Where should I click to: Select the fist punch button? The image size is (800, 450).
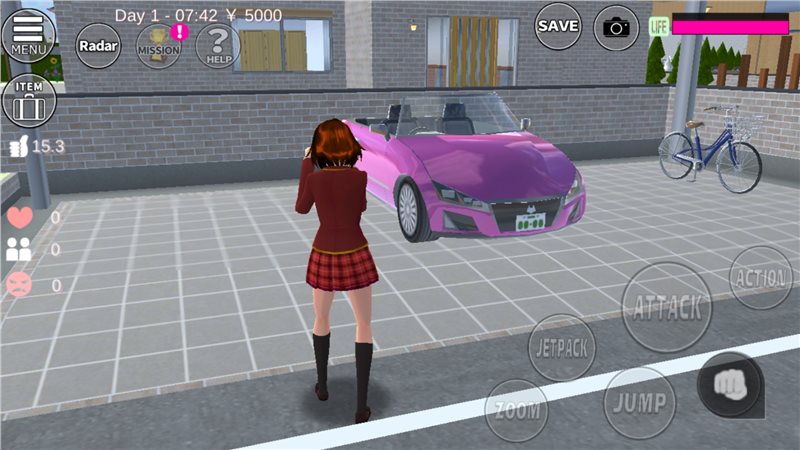coord(729,385)
